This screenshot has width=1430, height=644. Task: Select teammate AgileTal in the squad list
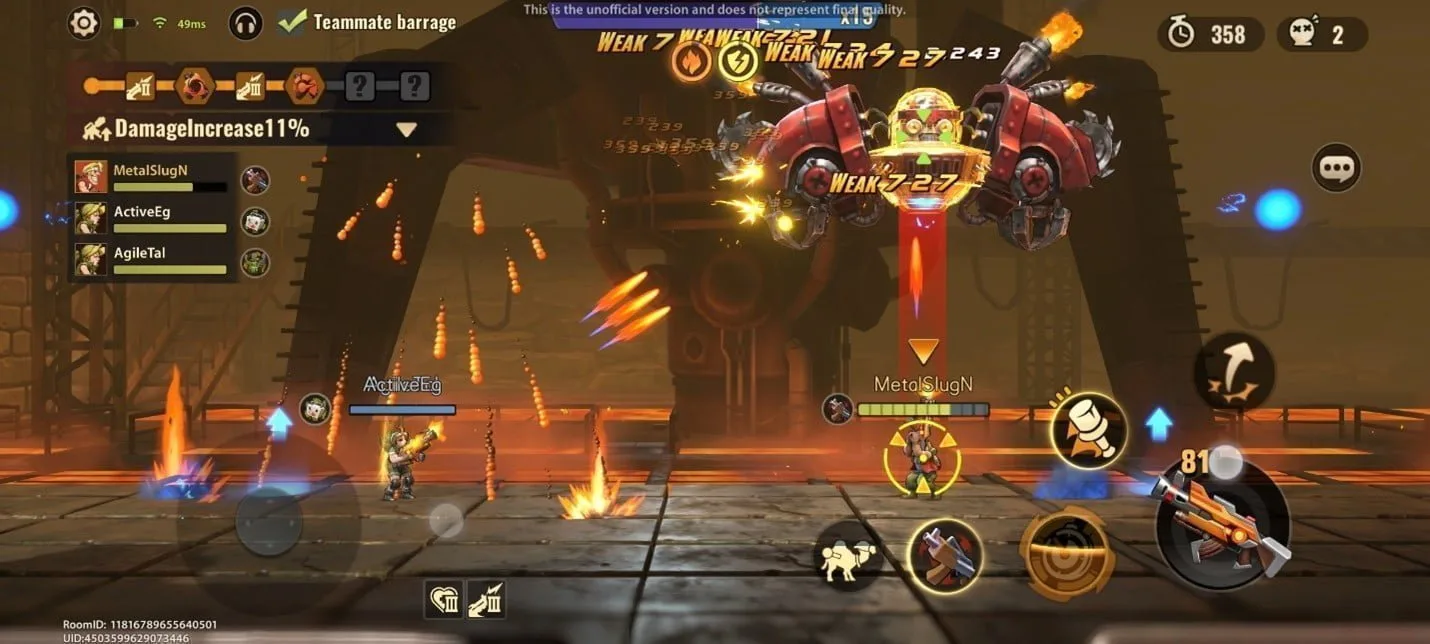pos(152,259)
